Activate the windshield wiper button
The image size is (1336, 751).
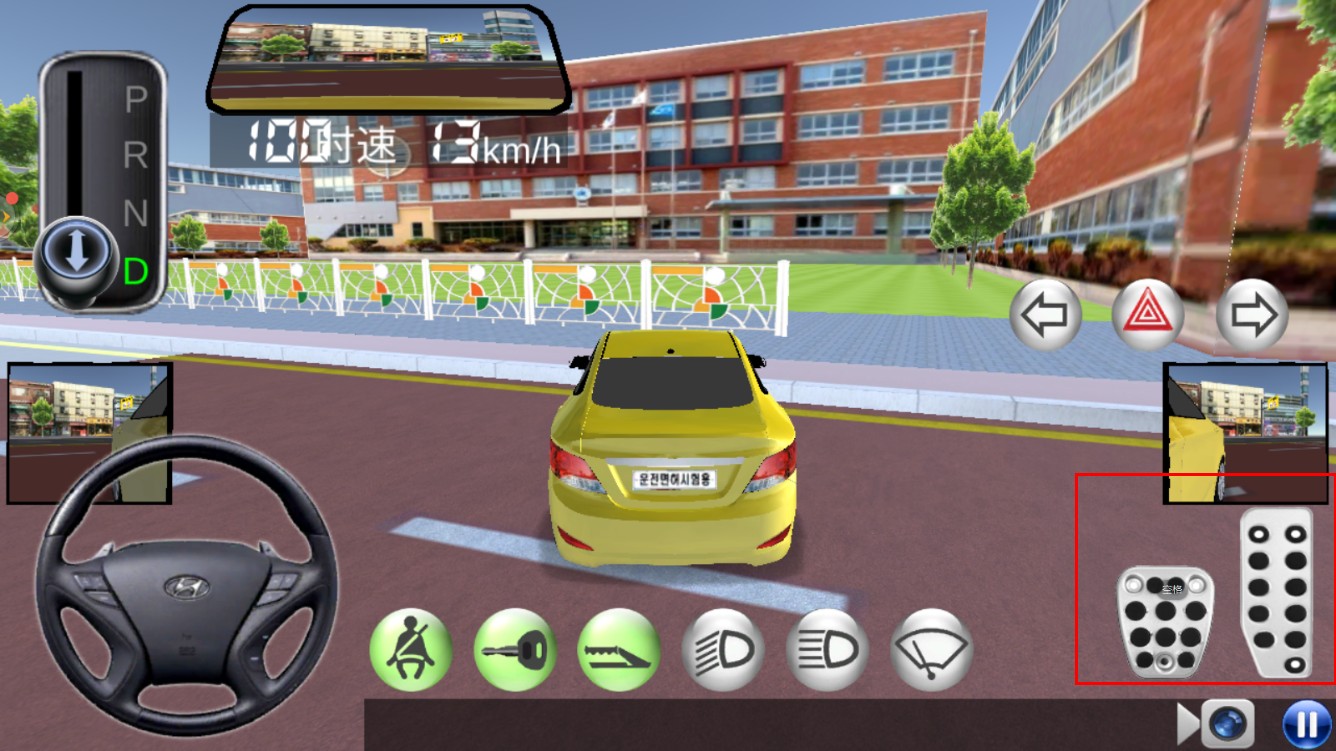pos(931,649)
